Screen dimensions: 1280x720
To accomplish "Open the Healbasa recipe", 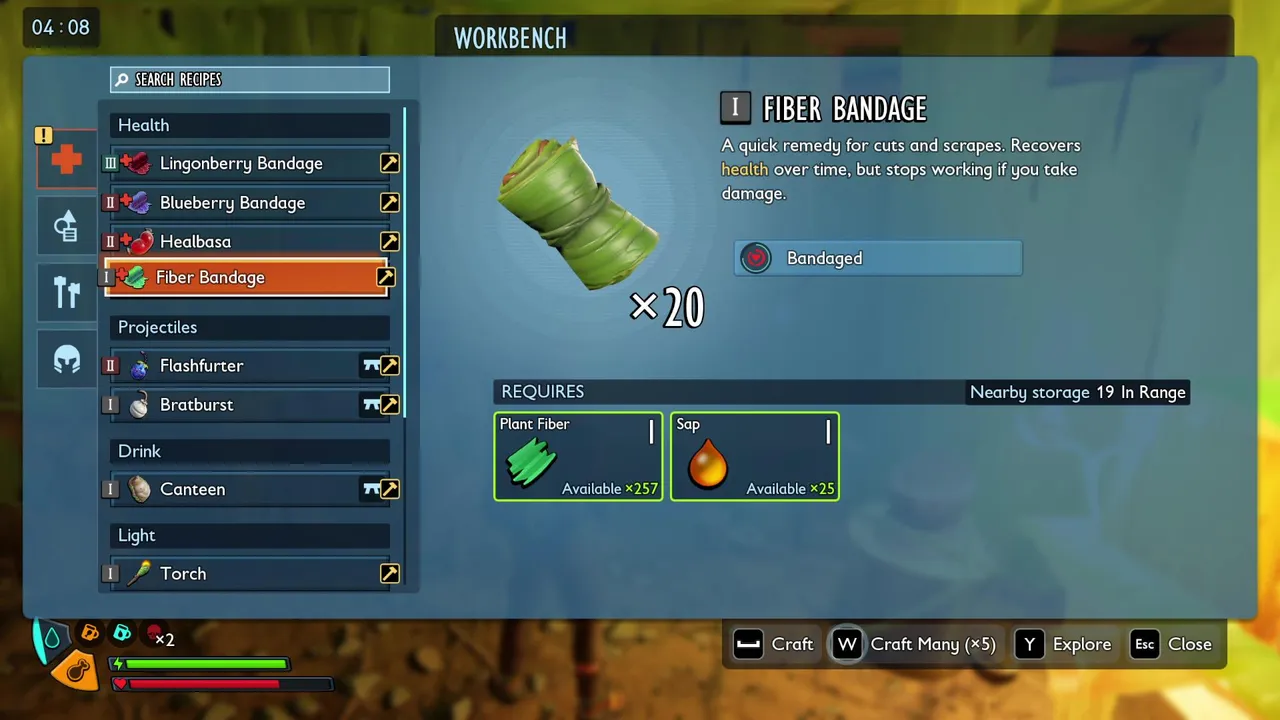I will coord(196,242).
